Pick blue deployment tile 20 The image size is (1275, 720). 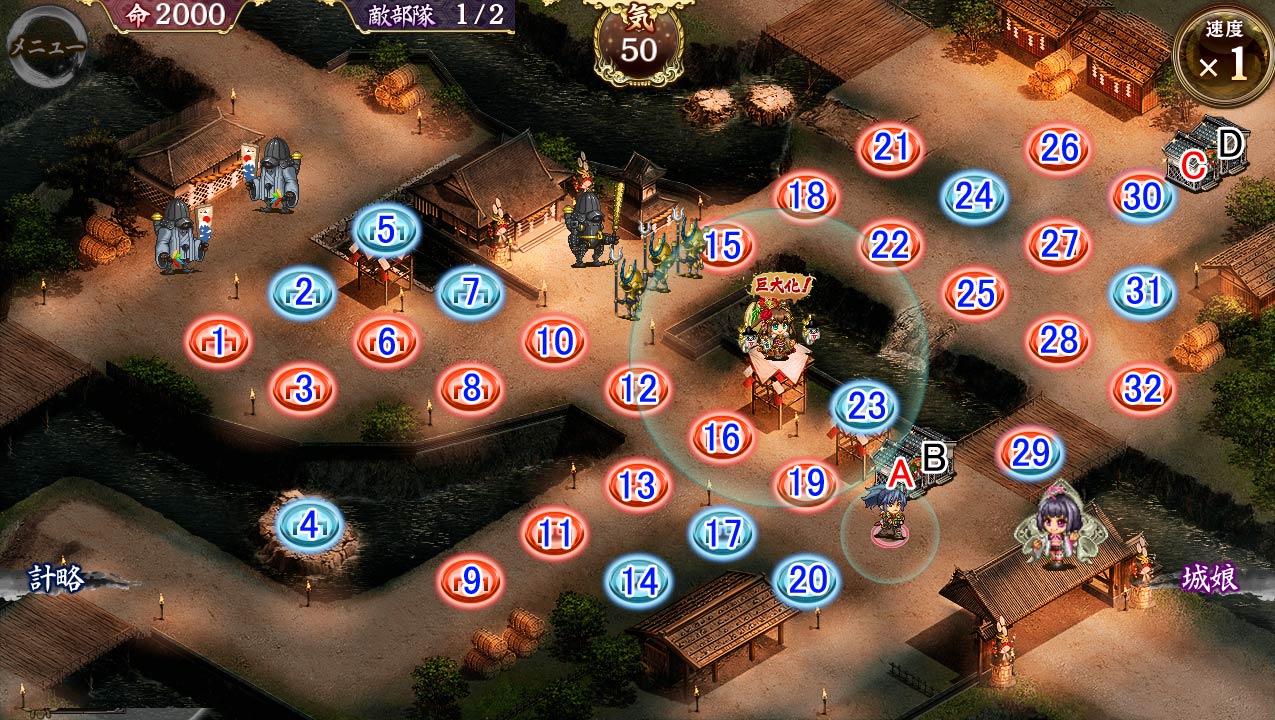tap(806, 579)
